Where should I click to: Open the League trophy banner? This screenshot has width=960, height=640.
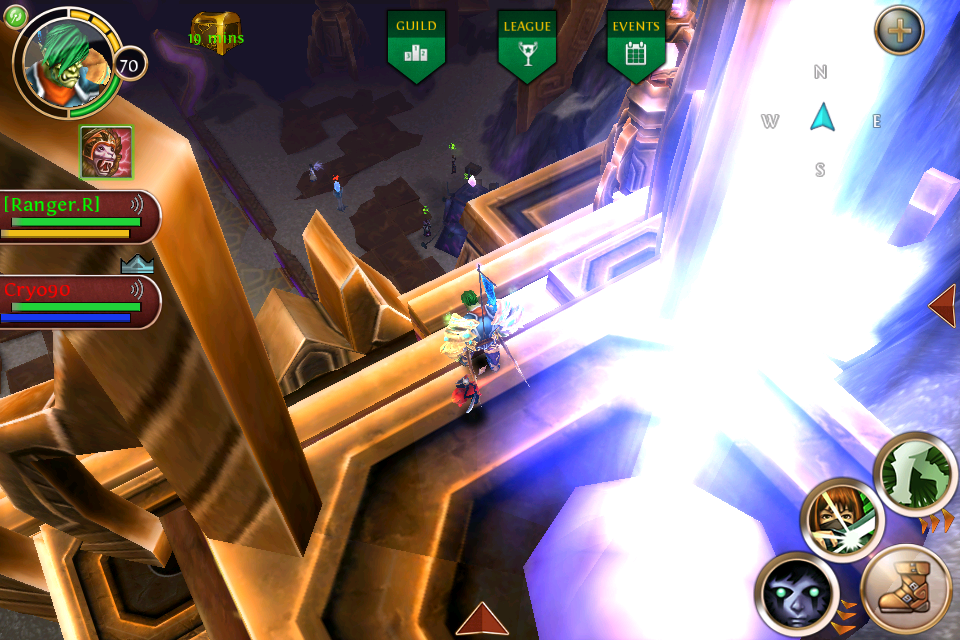pyautogui.click(x=527, y=45)
